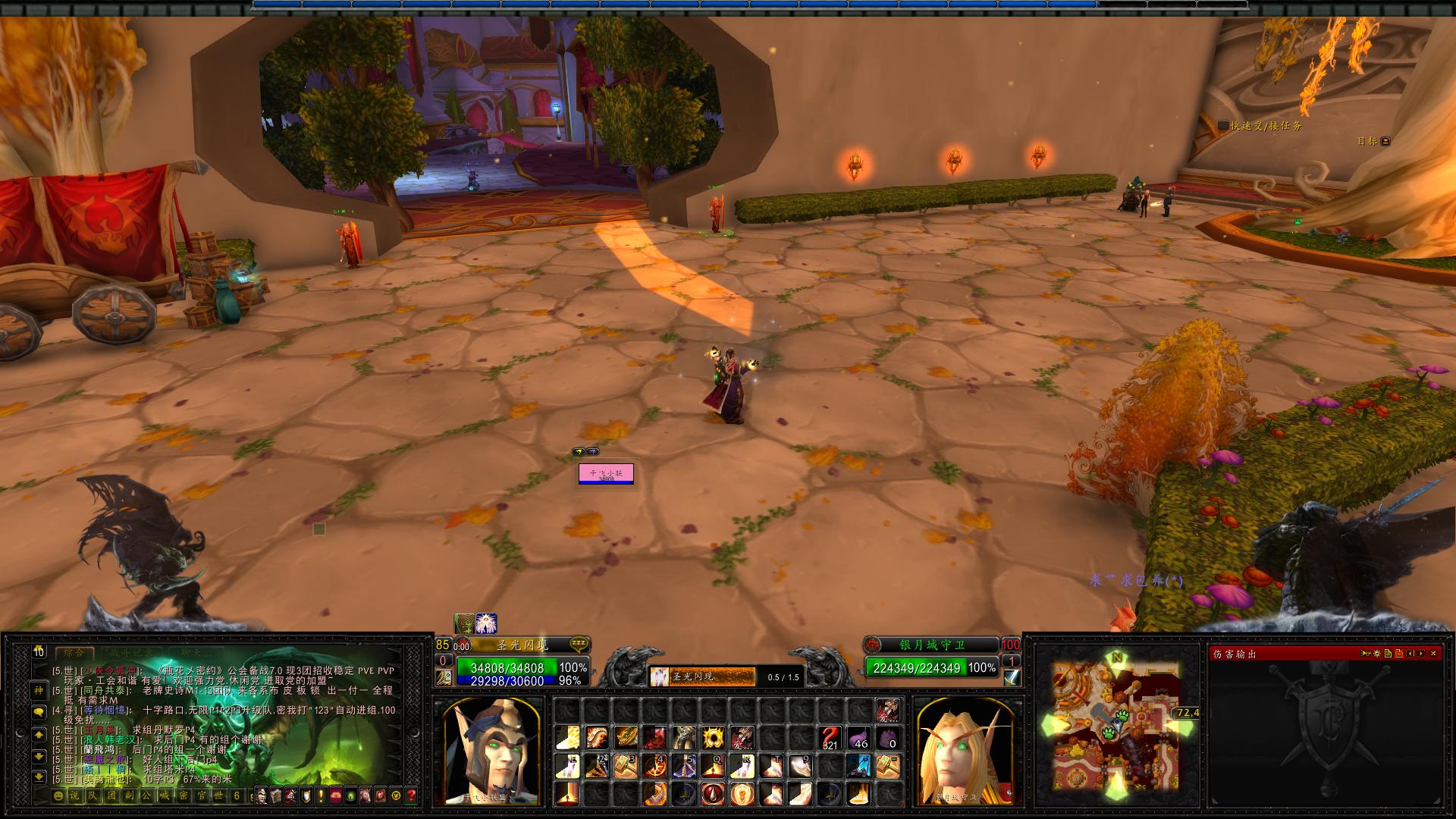Activate the hammer ability on key 3
The height and width of the screenshot is (819, 1456).
tap(626, 766)
